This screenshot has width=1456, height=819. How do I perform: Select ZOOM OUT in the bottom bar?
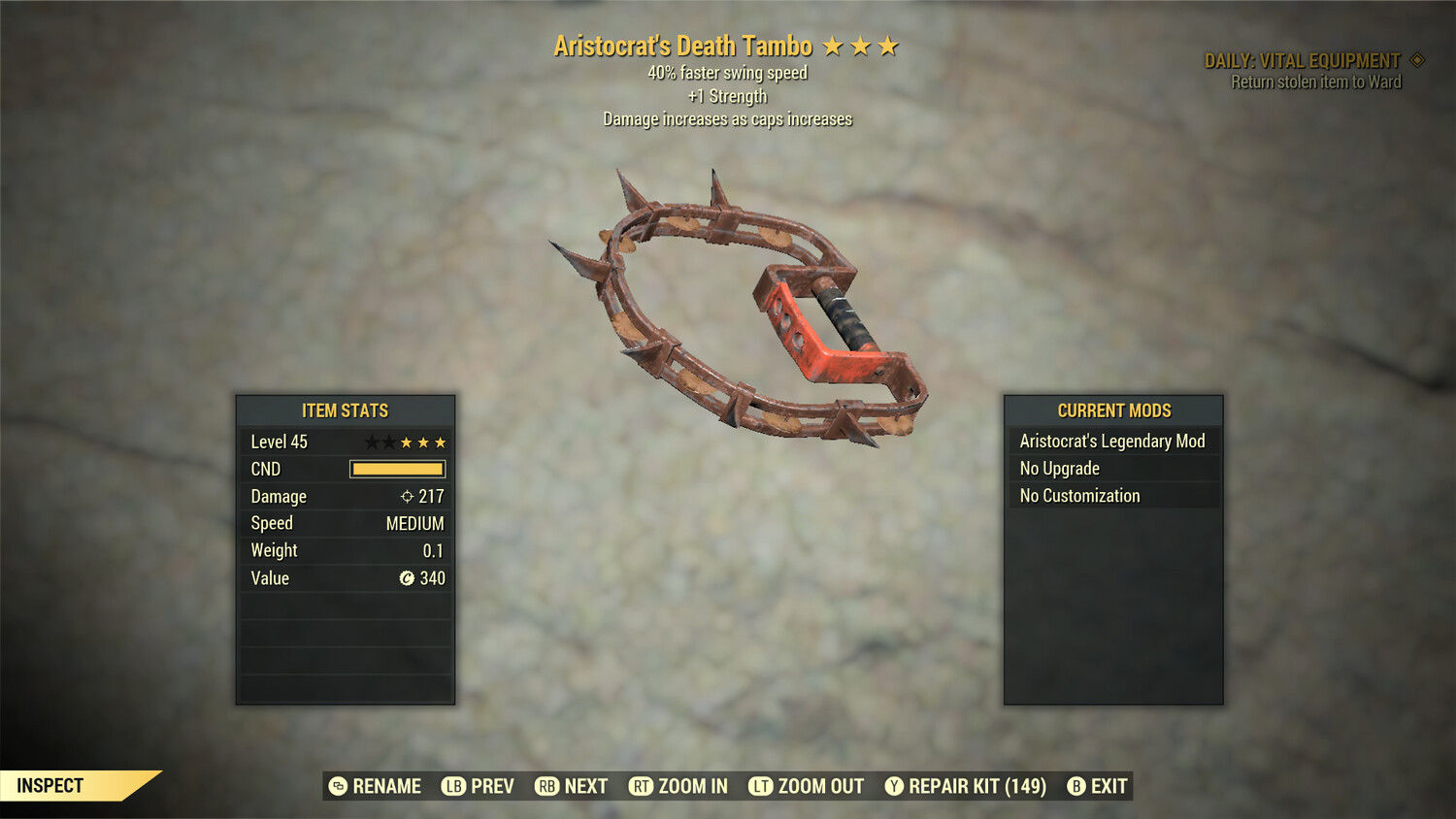tap(807, 786)
